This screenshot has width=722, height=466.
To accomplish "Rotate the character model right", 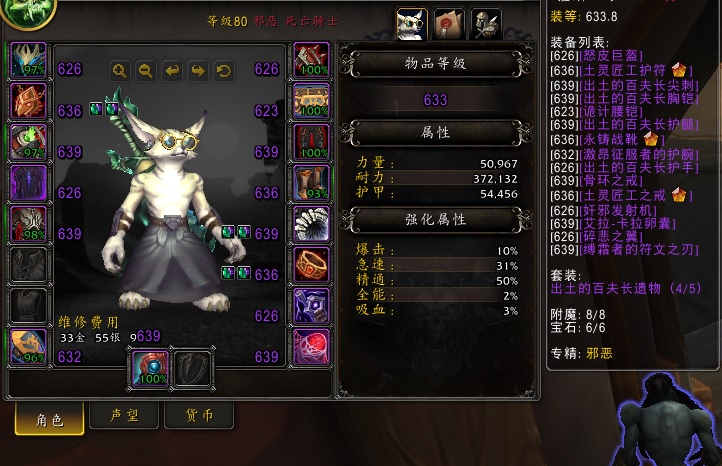I will (198, 70).
